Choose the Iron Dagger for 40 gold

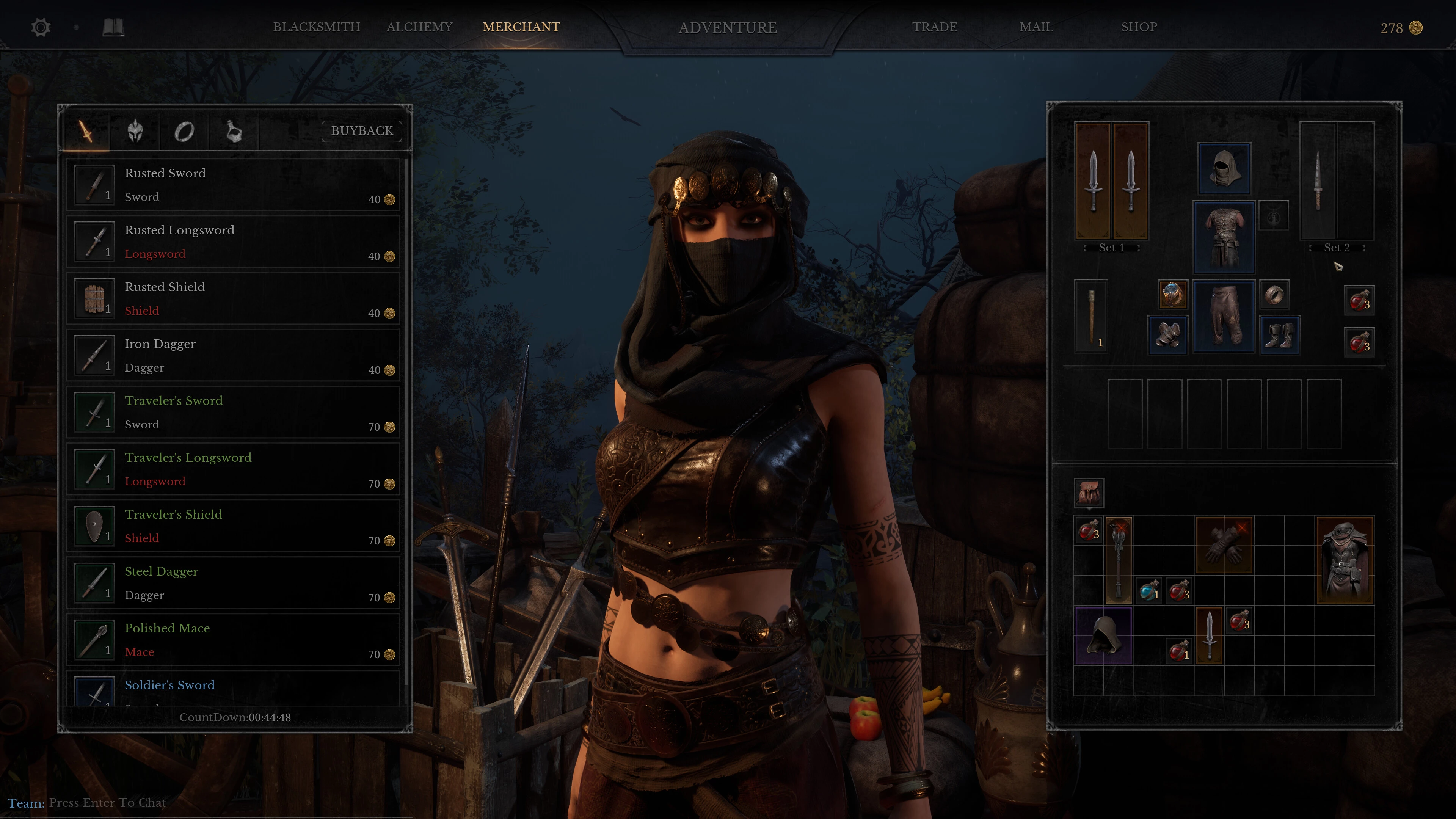tap(234, 356)
